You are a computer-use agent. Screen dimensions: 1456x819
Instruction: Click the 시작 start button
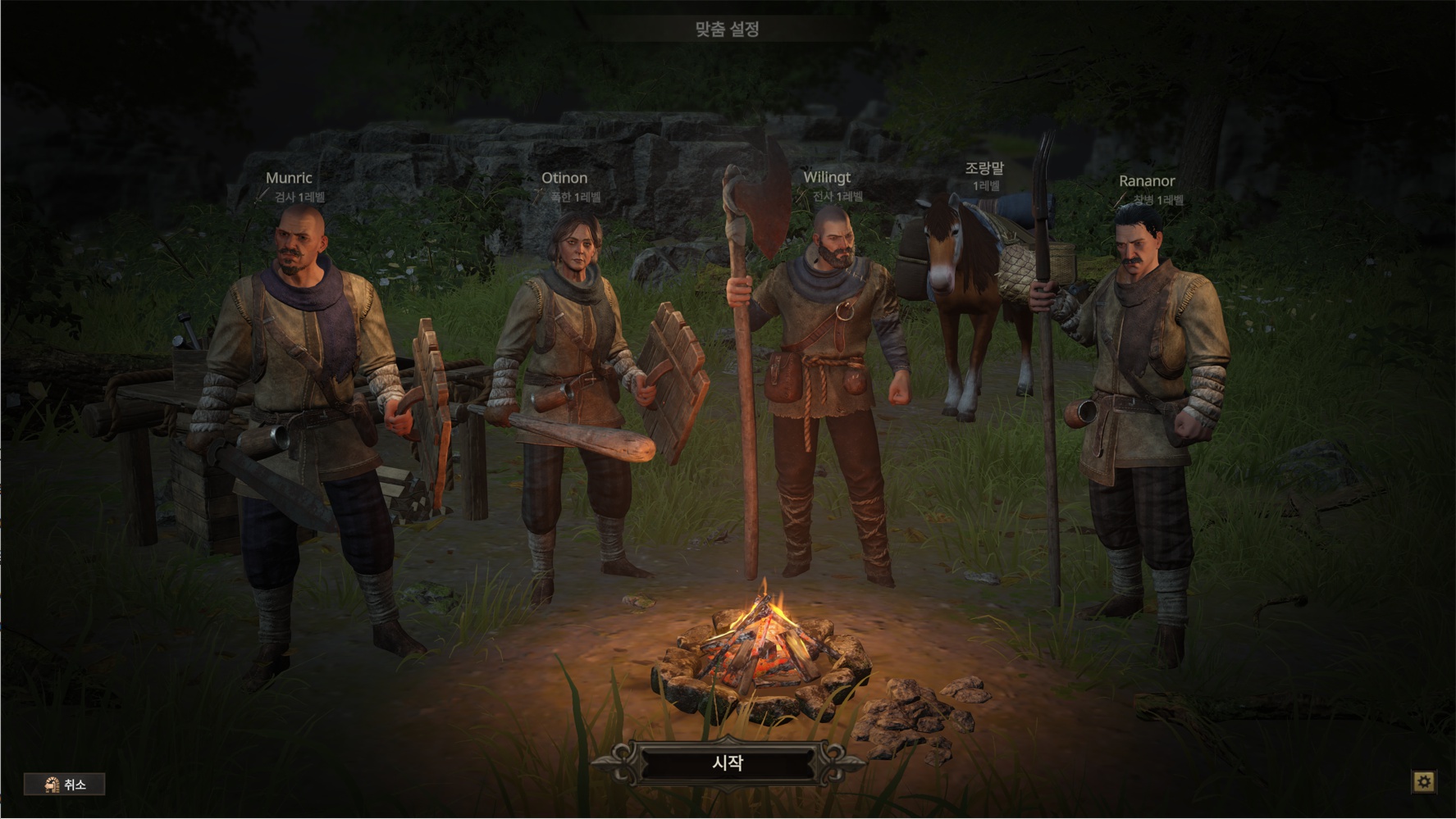[x=728, y=764]
